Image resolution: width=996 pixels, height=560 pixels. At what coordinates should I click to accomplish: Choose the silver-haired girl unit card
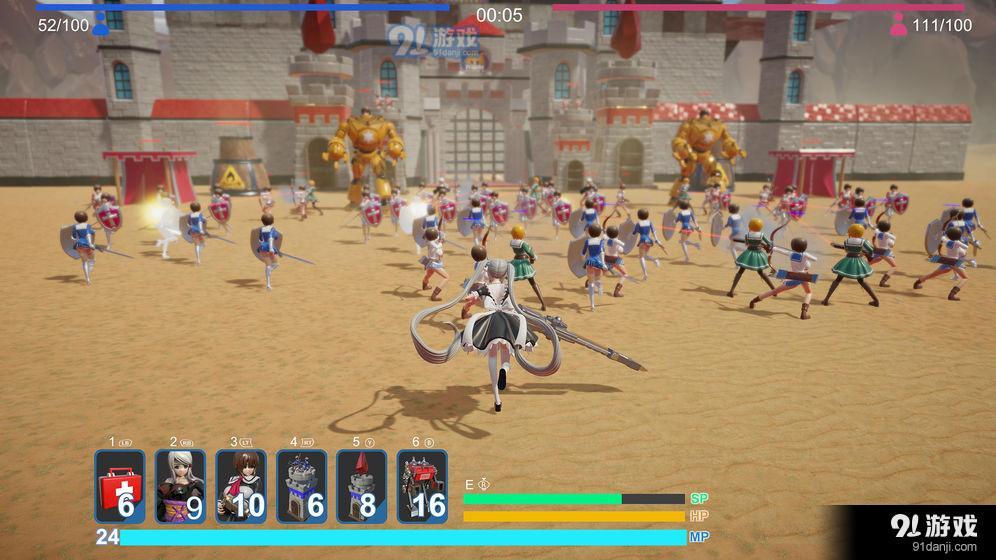pyautogui.click(x=181, y=486)
